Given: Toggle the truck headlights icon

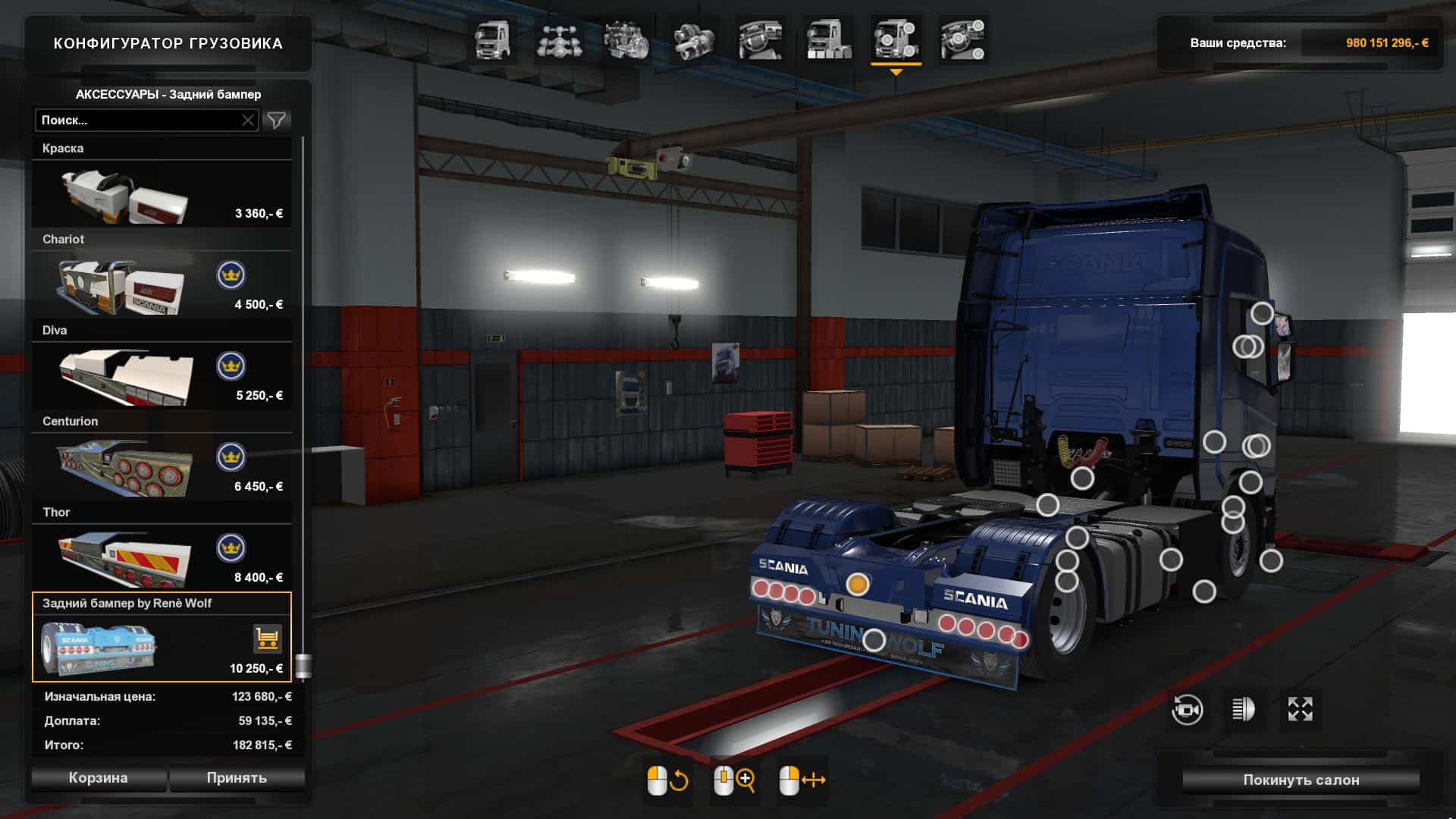Looking at the screenshot, I should pos(1244,710).
